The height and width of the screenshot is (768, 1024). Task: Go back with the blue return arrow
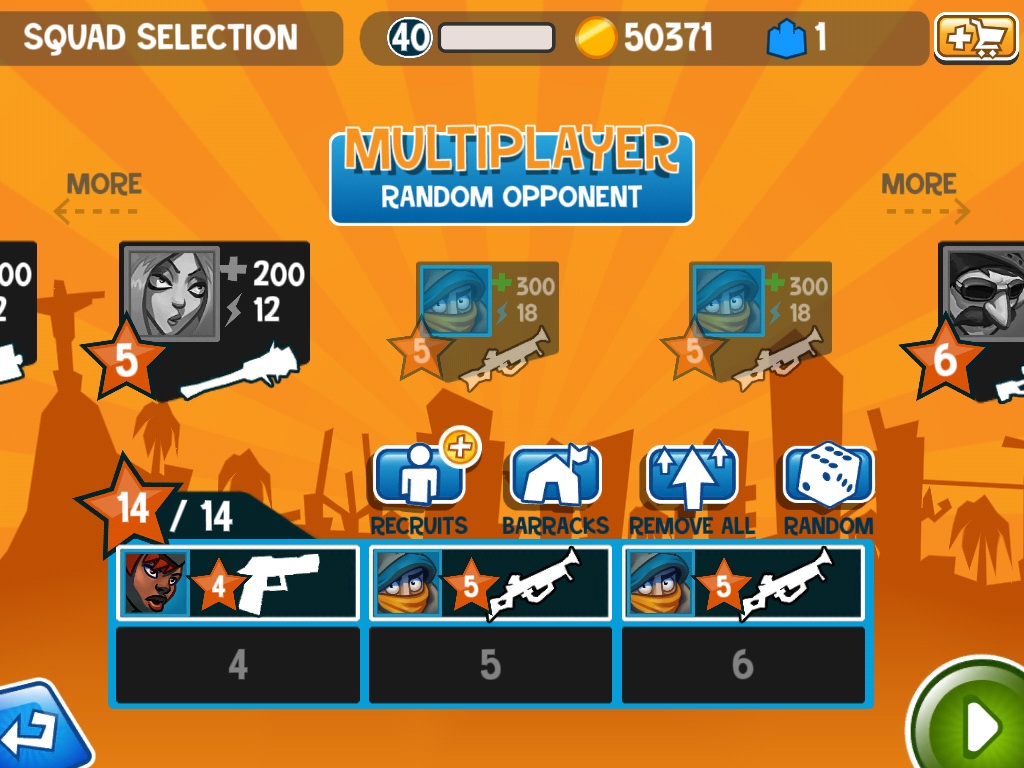click(x=40, y=730)
